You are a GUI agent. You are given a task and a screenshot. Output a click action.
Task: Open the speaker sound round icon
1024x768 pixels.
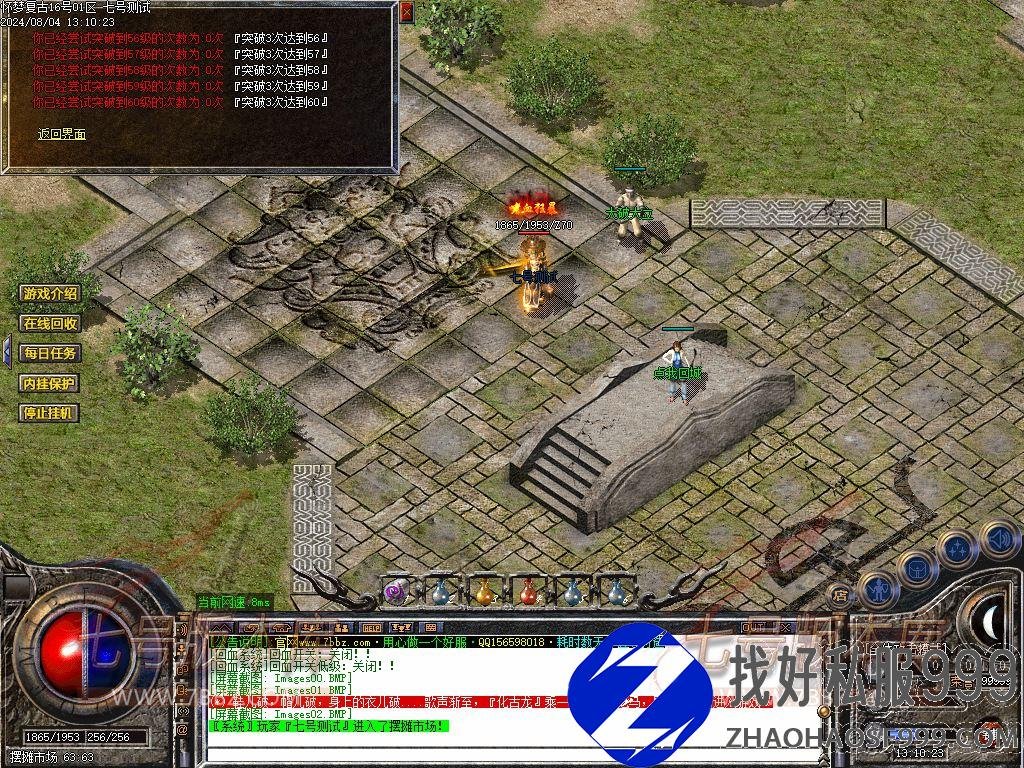click(998, 539)
